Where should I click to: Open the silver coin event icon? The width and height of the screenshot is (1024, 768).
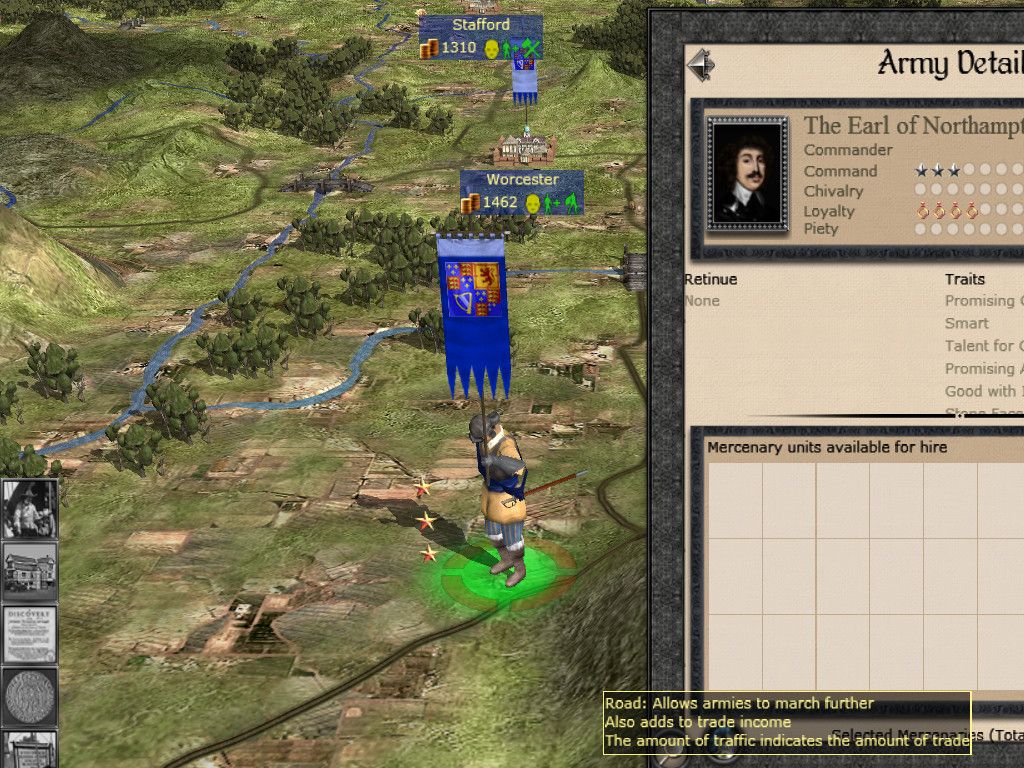[29, 696]
